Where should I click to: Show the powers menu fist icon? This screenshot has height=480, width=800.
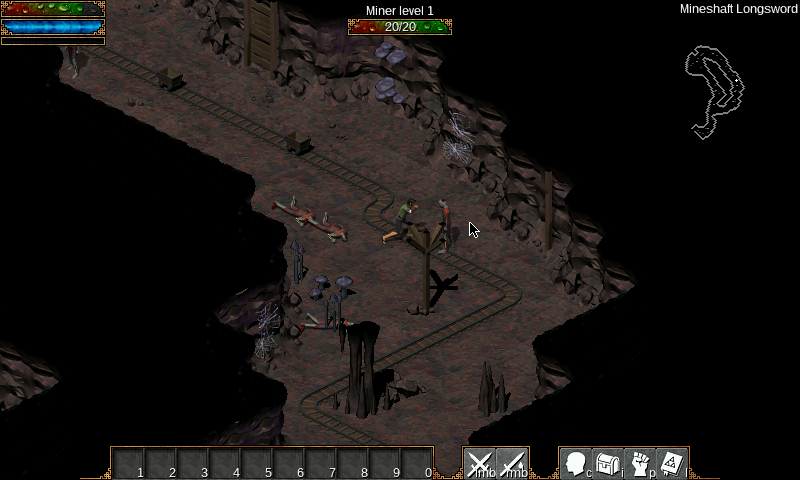[639, 464]
